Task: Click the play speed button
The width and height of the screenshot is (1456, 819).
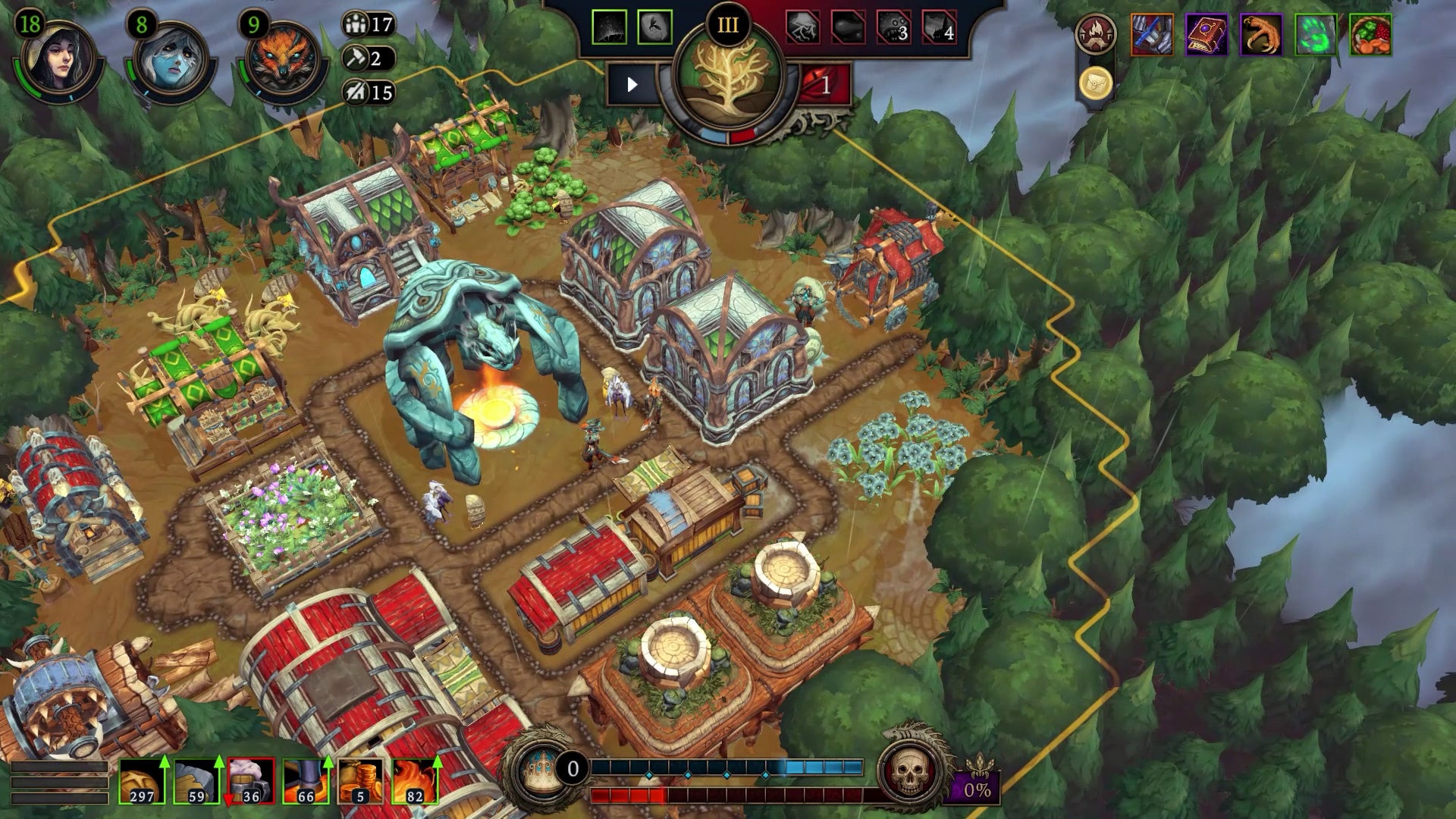Action: pos(632,85)
